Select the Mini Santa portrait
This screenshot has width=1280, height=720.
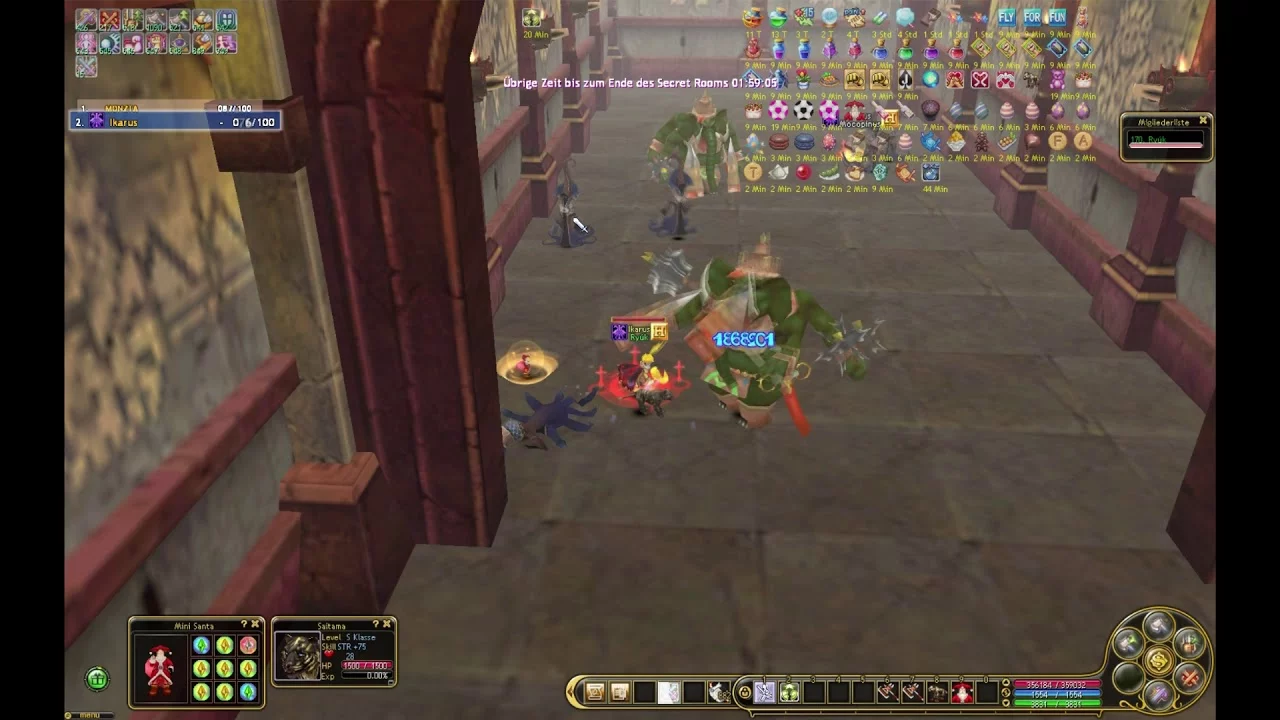tap(160, 668)
